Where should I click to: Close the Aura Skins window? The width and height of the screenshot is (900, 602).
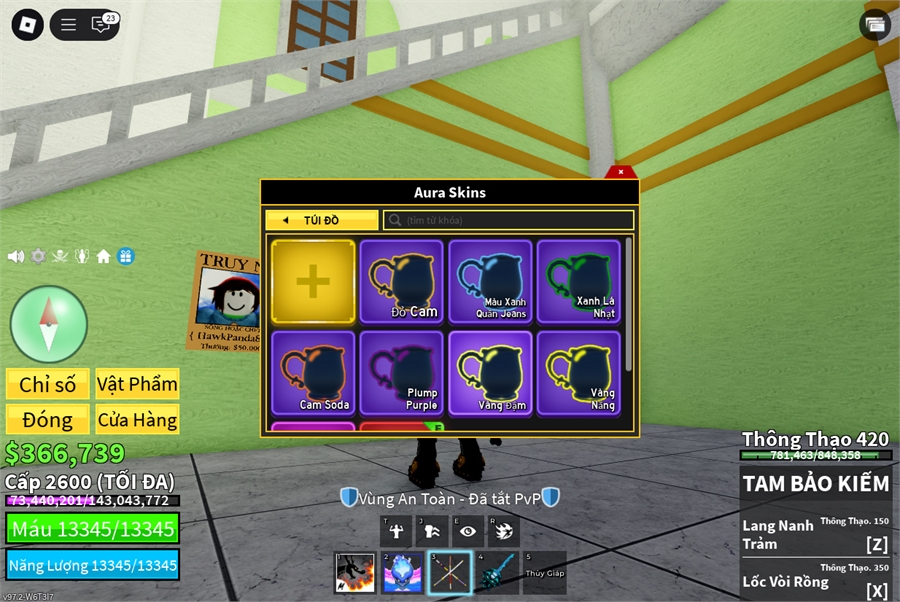point(621,172)
